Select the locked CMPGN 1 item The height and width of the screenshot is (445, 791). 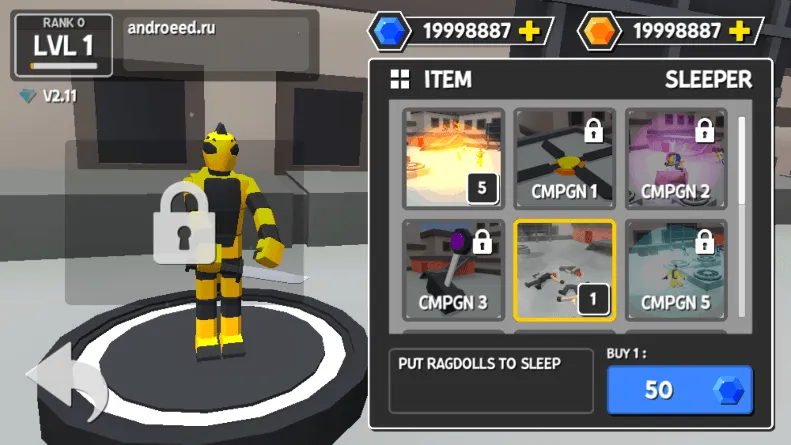(563, 157)
